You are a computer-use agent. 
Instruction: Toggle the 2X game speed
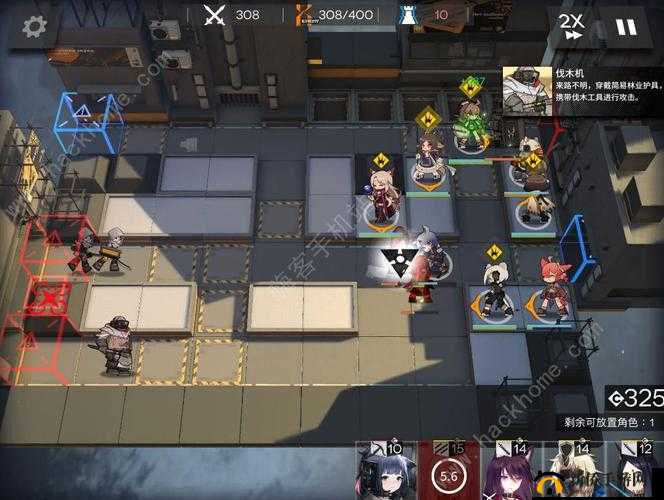[572, 26]
